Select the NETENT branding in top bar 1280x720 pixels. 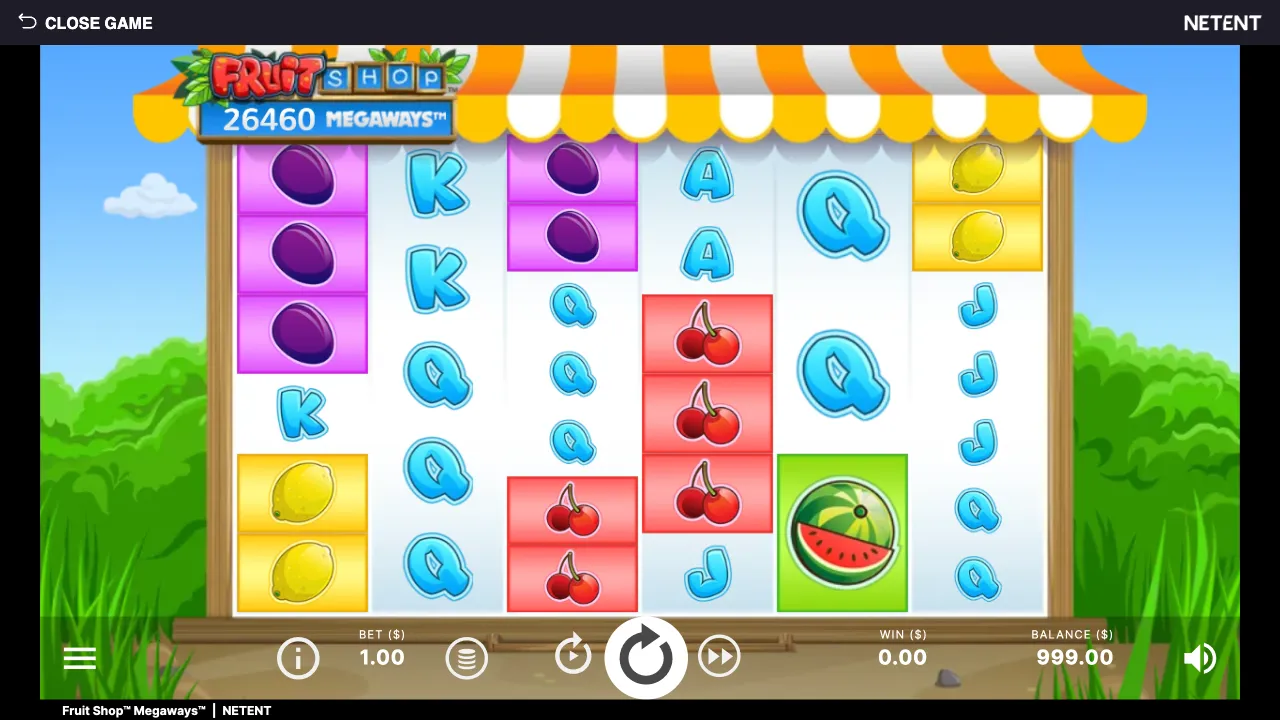1222,22
